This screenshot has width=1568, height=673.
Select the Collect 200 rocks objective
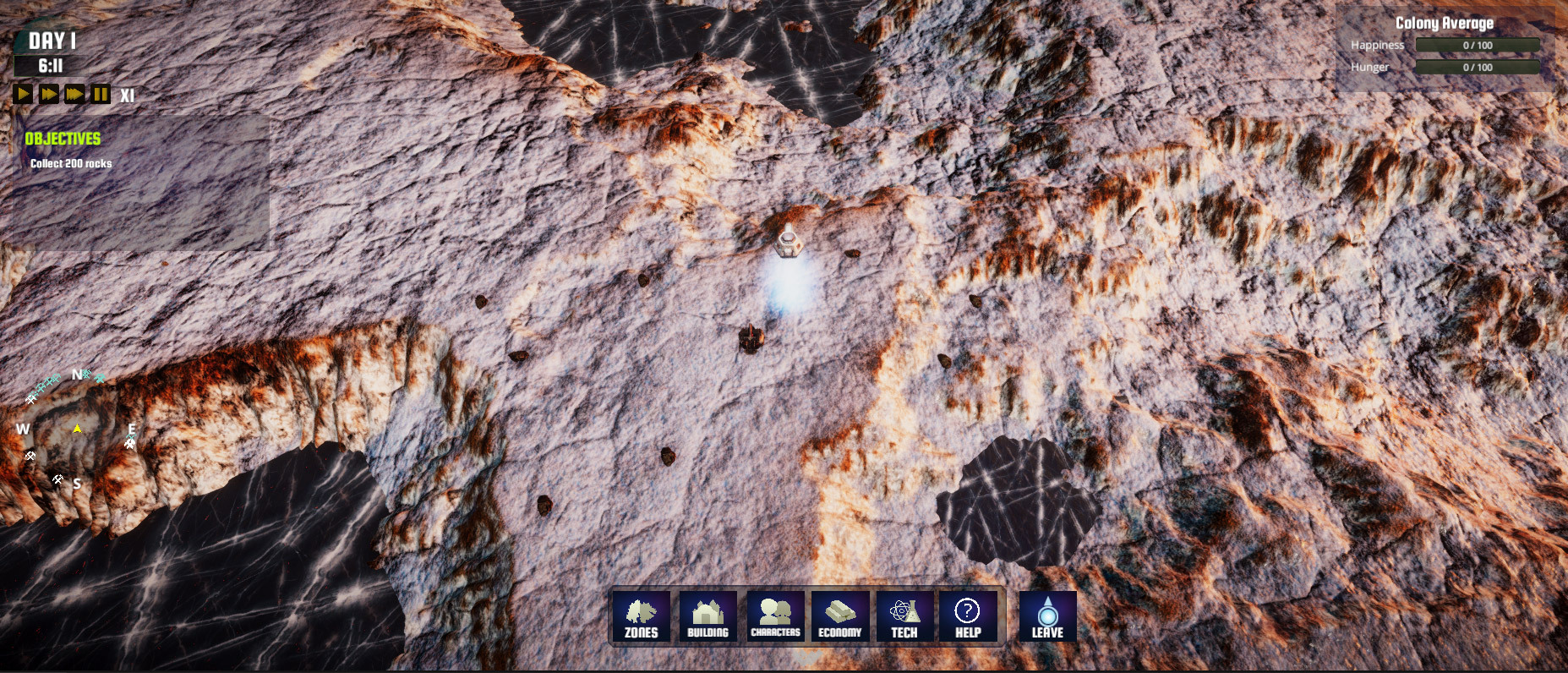tap(70, 164)
